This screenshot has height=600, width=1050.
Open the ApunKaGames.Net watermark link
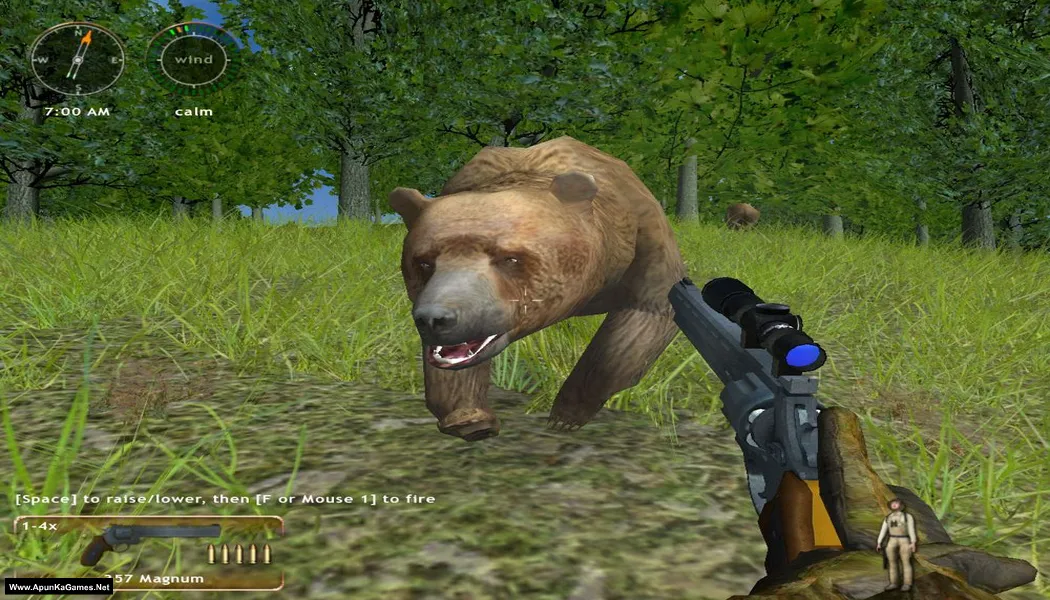pyautogui.click(x=58, y=587)
